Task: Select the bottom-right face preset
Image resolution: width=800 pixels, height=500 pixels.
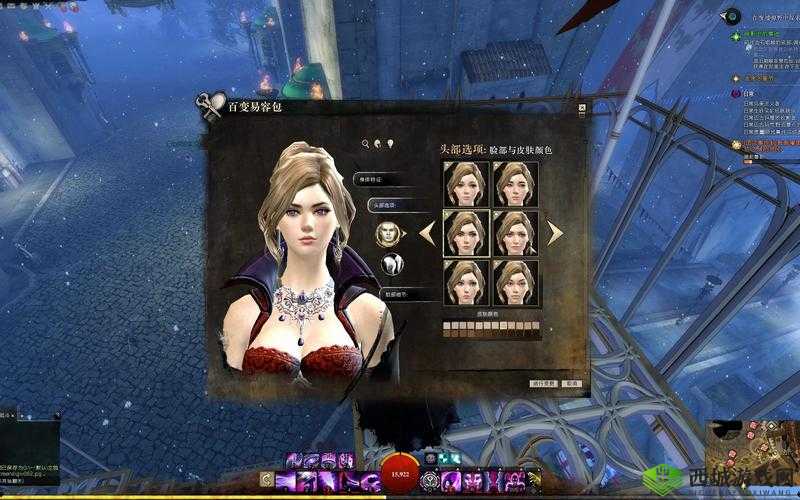Action: tap(515, 282)
